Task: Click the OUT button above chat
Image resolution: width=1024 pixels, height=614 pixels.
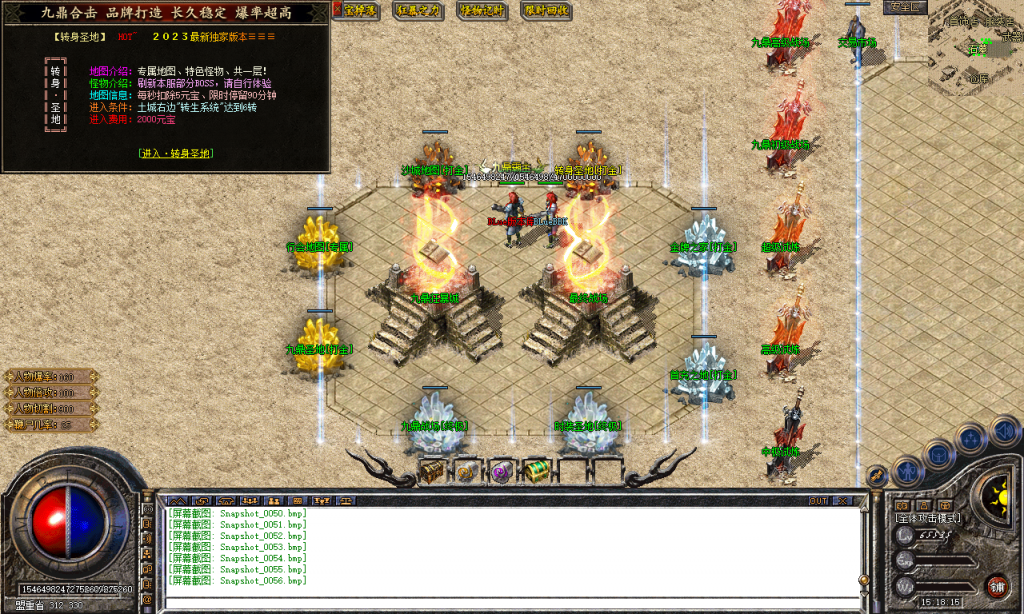Action: coord(818,499)
